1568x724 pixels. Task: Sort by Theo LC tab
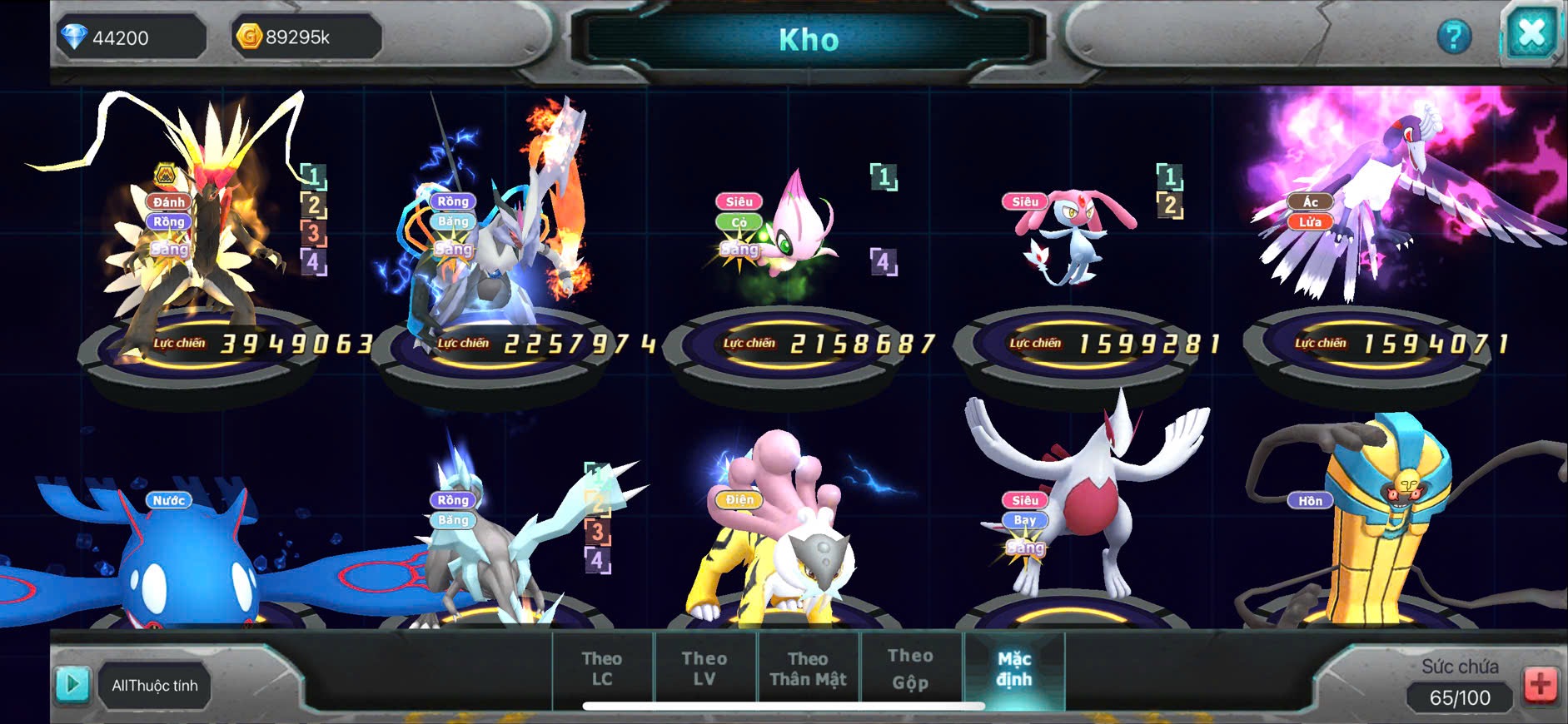(602, 669)
